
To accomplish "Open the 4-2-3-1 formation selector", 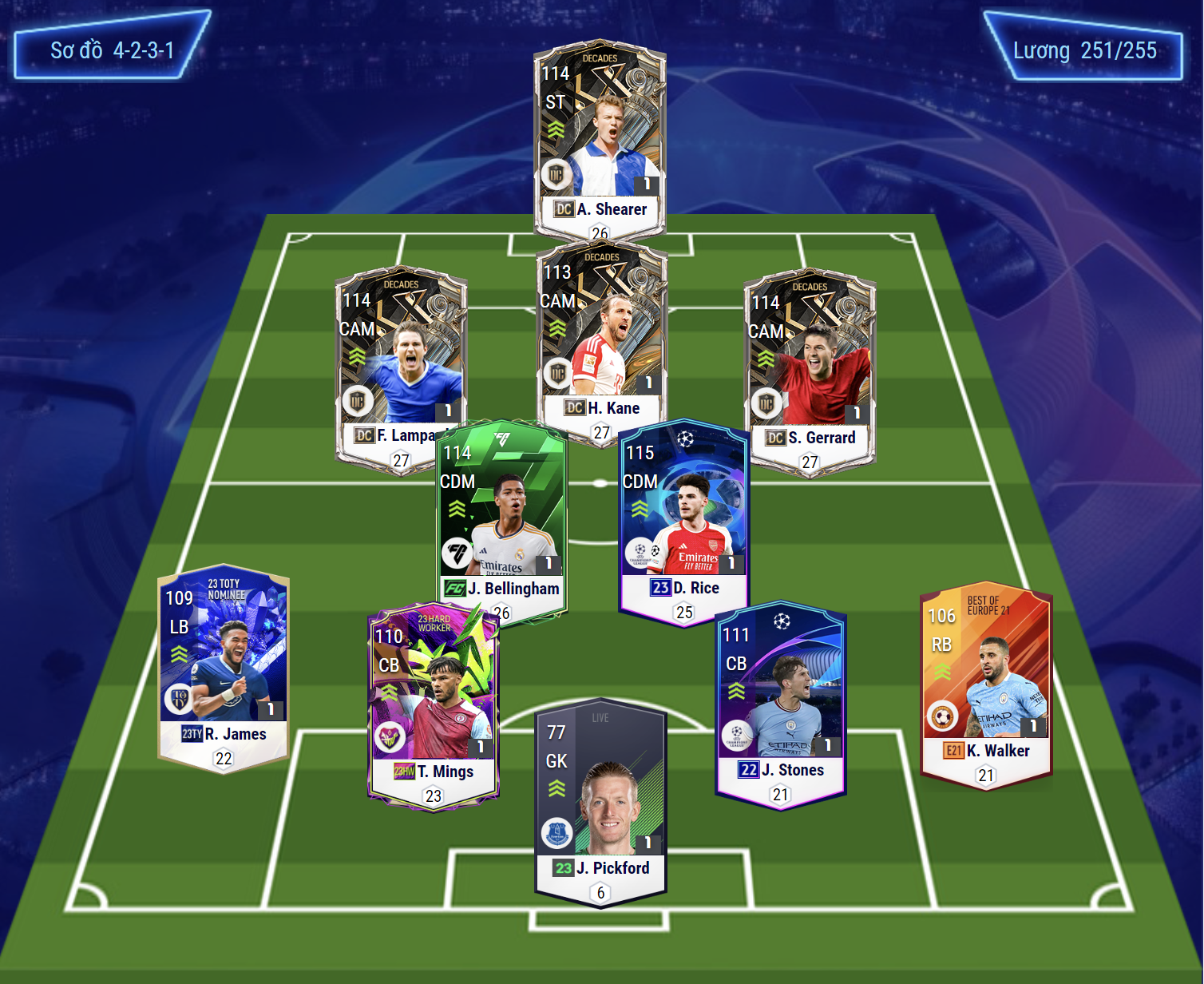I will click(x=112, y=50).
